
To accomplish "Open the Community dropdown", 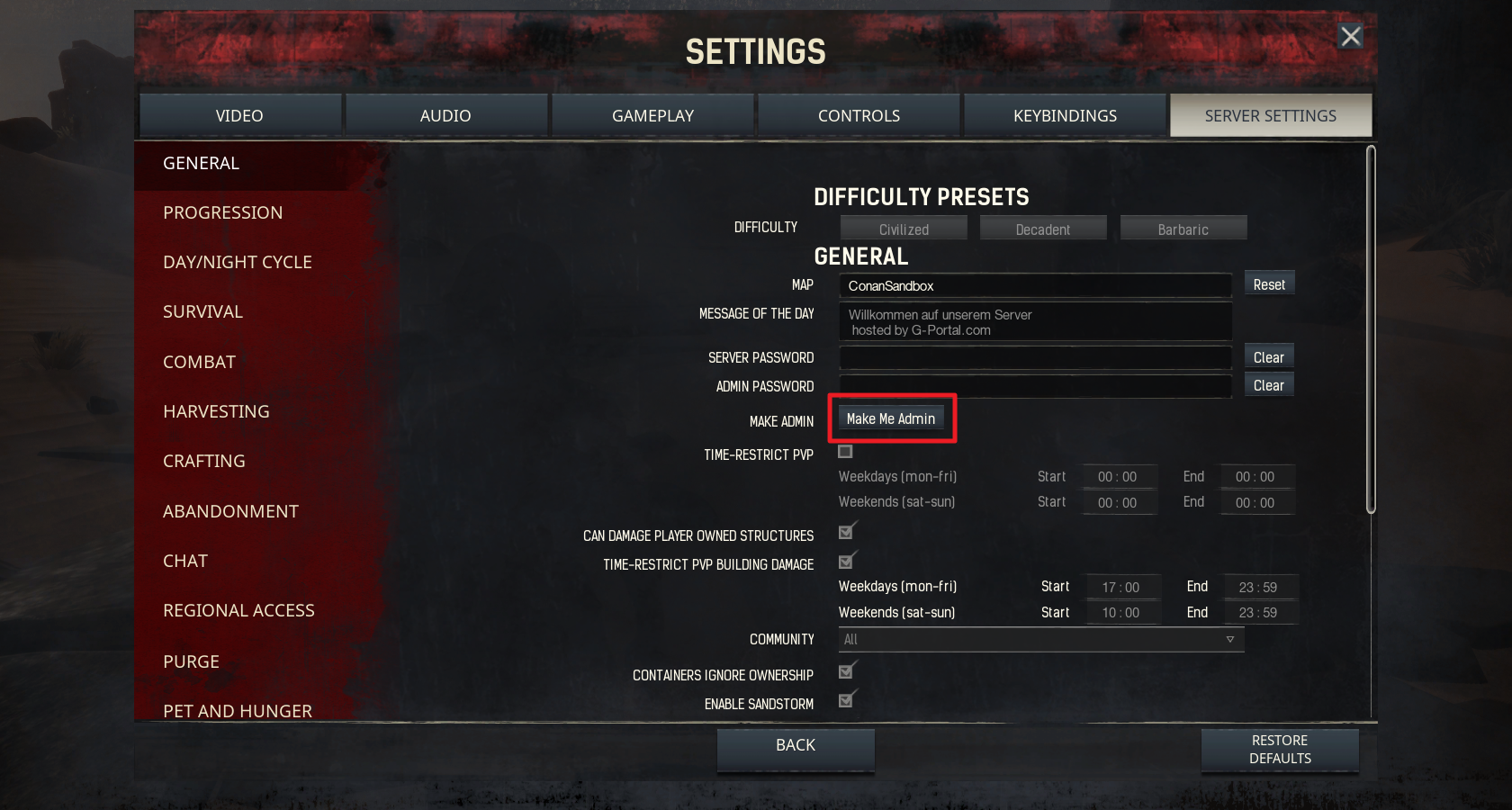I will [1039, 639].
